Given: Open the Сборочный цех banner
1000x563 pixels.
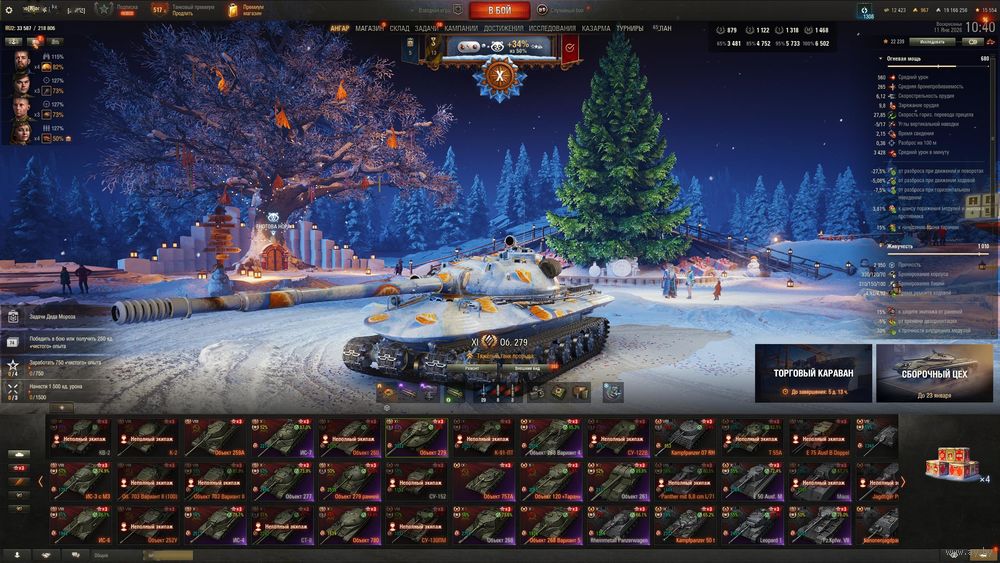Looking at the screenshot, I should point(934,373).
